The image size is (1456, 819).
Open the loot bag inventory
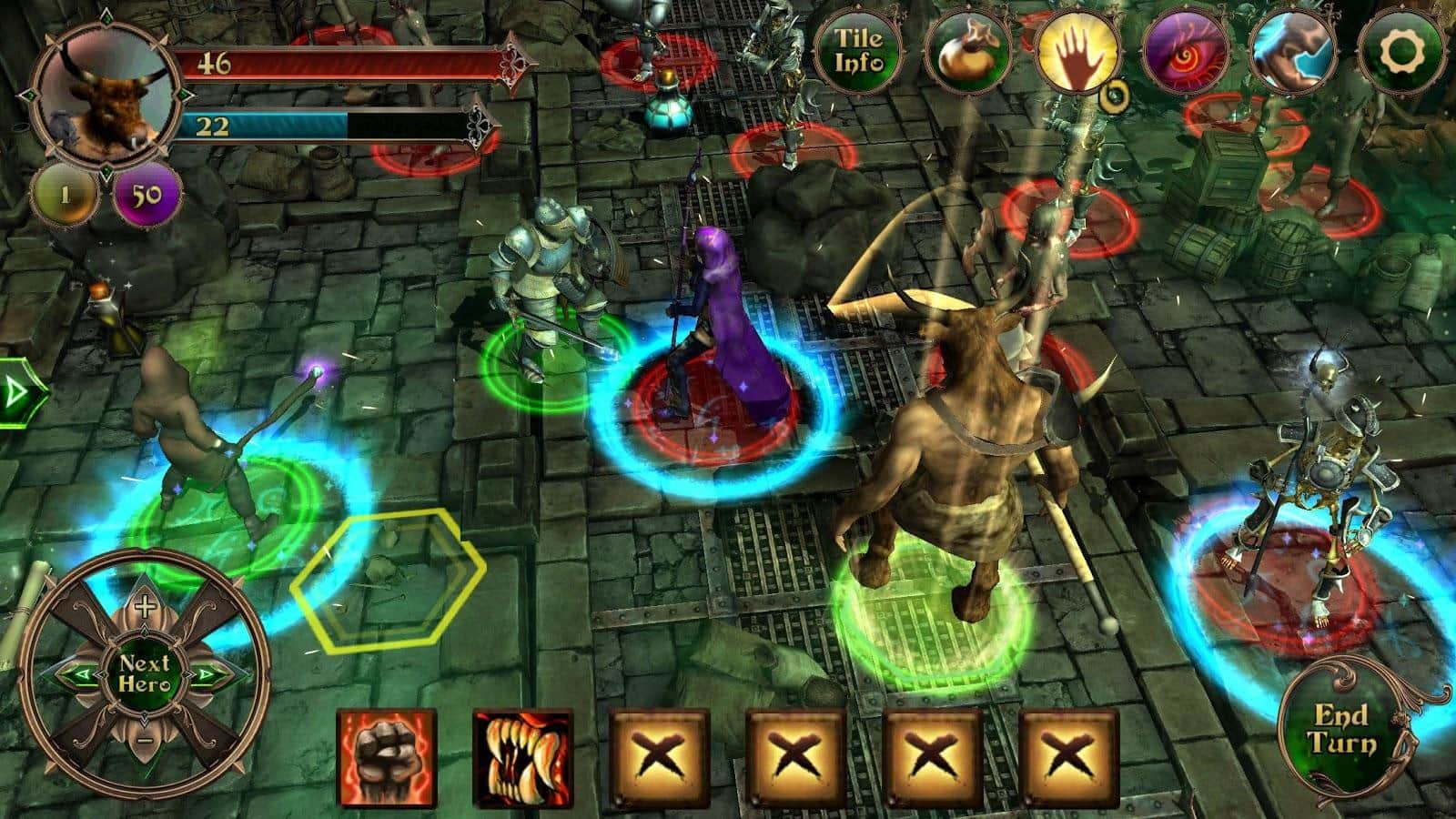968,51
